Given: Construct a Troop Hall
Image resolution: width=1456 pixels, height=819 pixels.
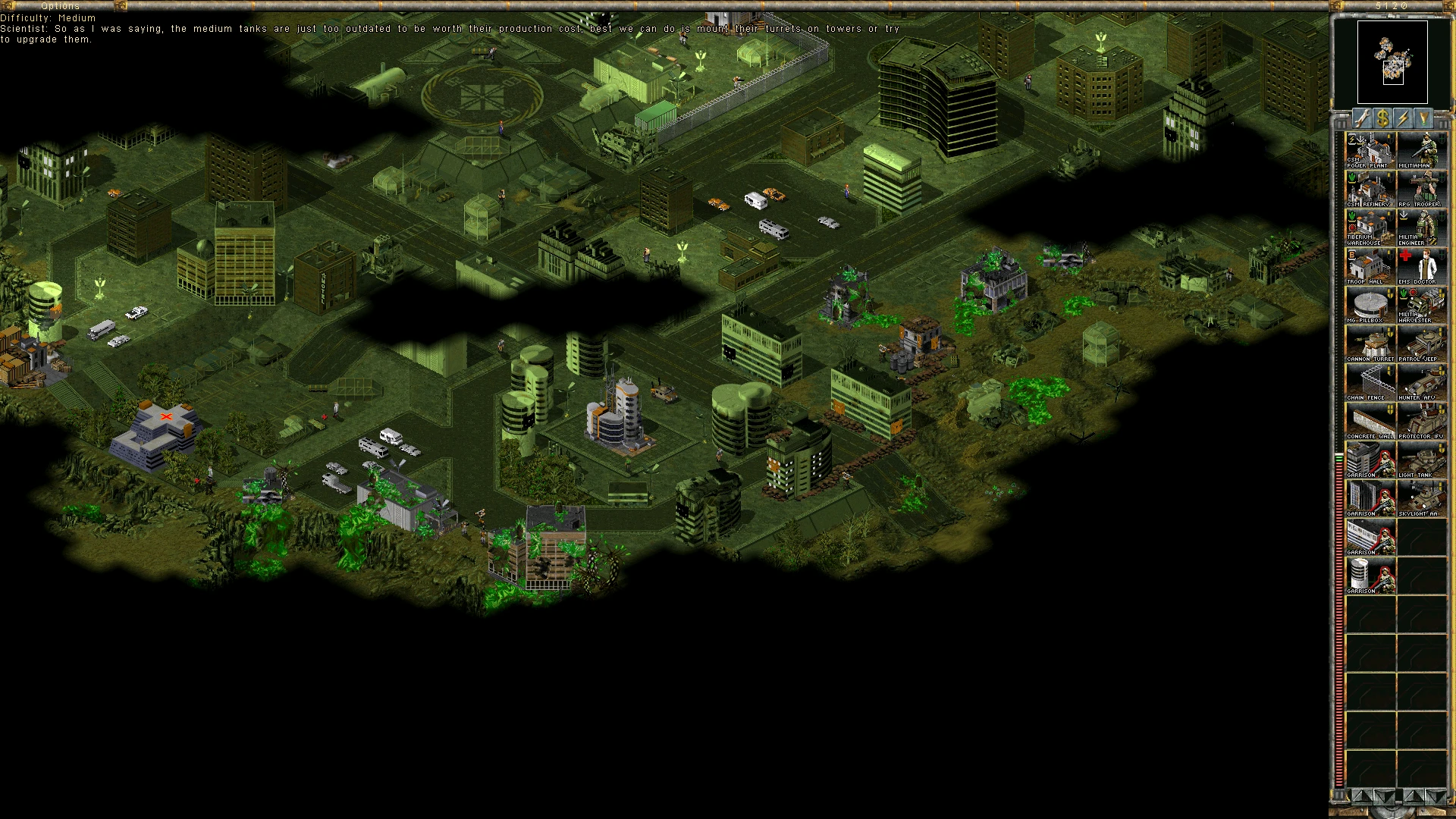Looking at the screenshot, I should pos(1370,266).
